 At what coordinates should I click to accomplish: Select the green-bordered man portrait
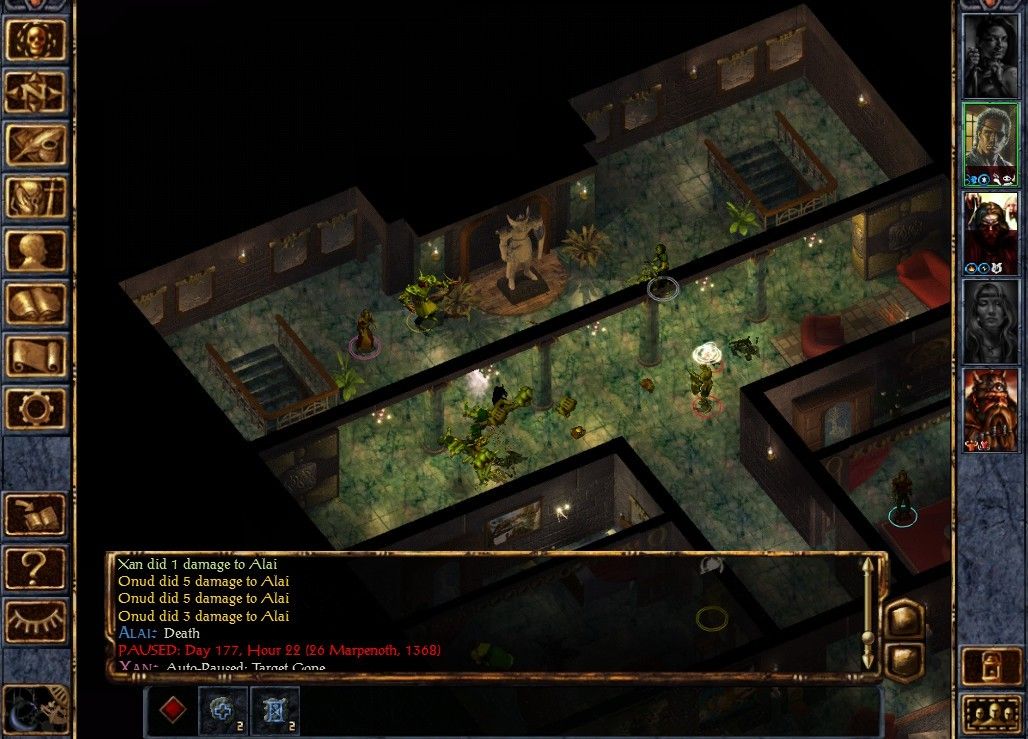[990, 143]
